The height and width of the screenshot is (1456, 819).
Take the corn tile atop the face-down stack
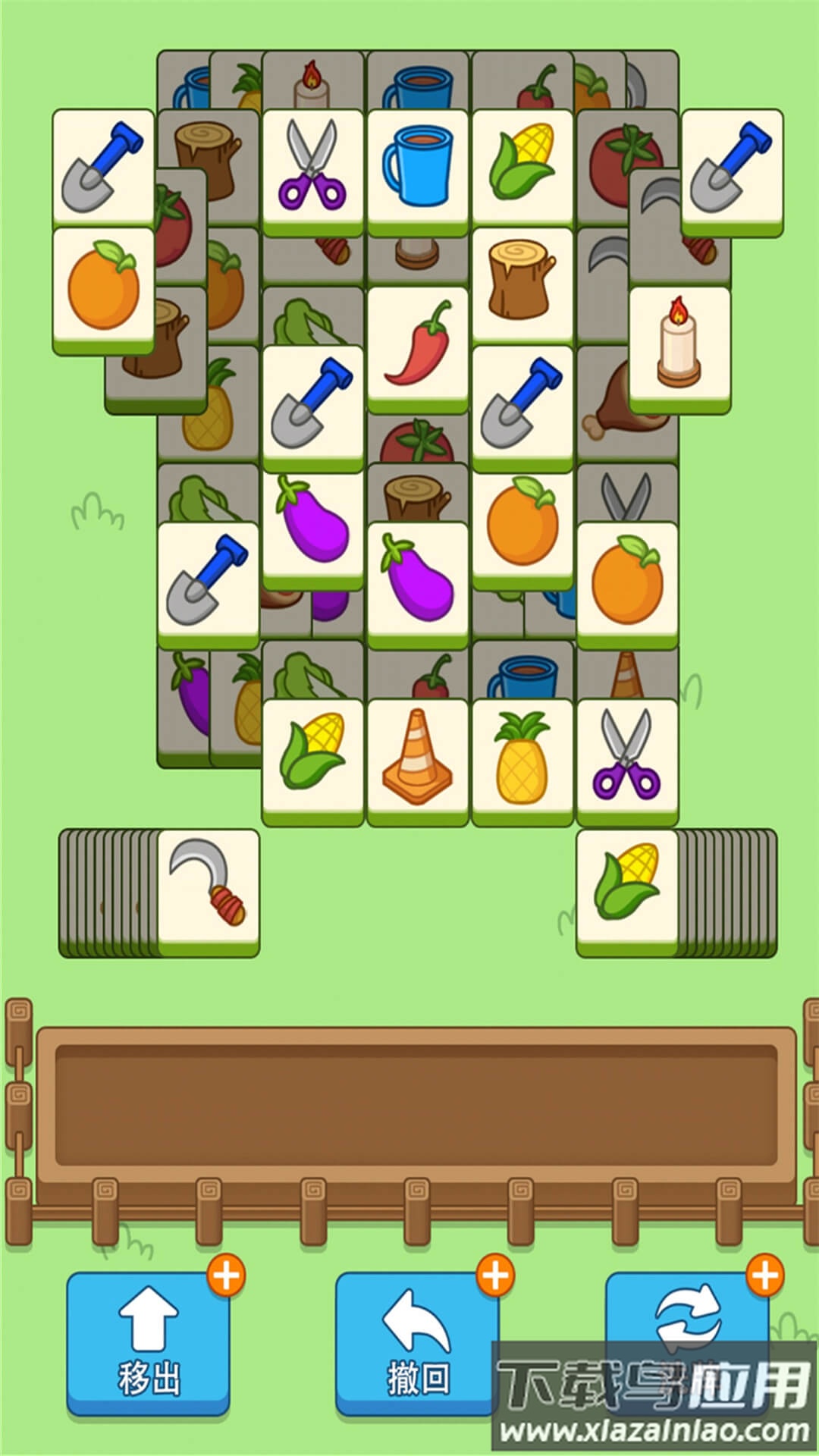point(626,887)
